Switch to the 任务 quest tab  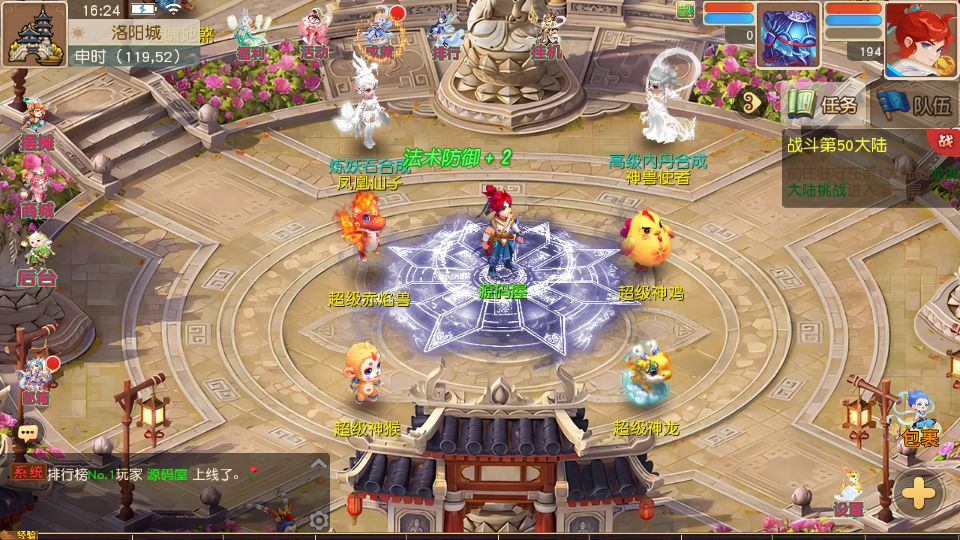point(824,103)
